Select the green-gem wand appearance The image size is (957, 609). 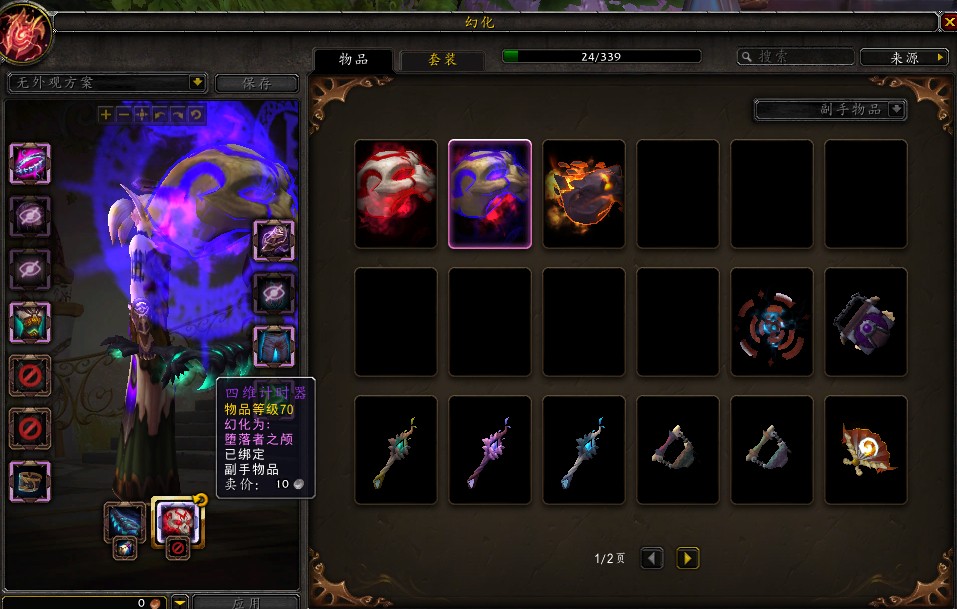click(x=396, y=450)
